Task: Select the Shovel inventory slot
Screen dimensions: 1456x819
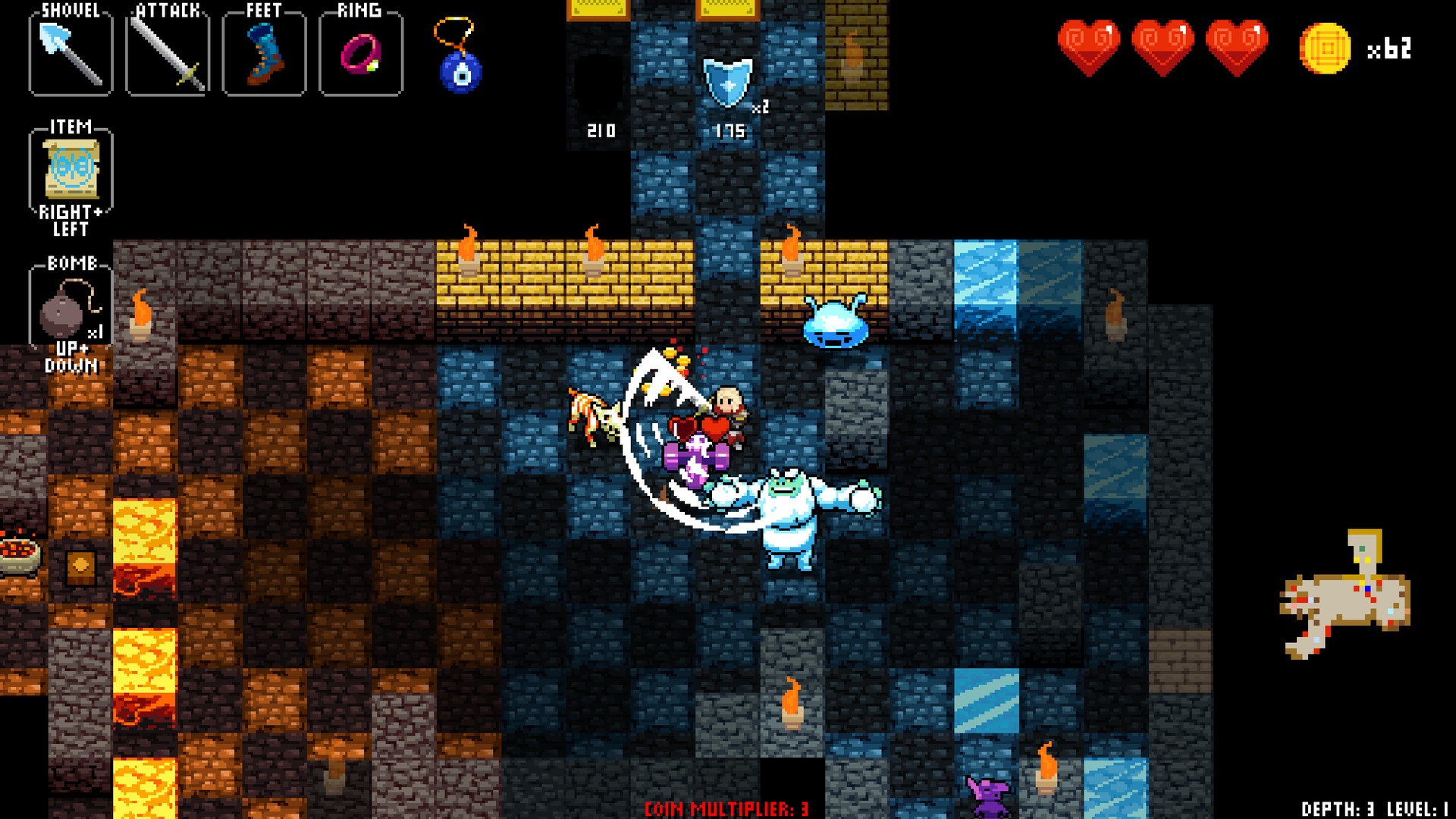Action: pos(70,53)
